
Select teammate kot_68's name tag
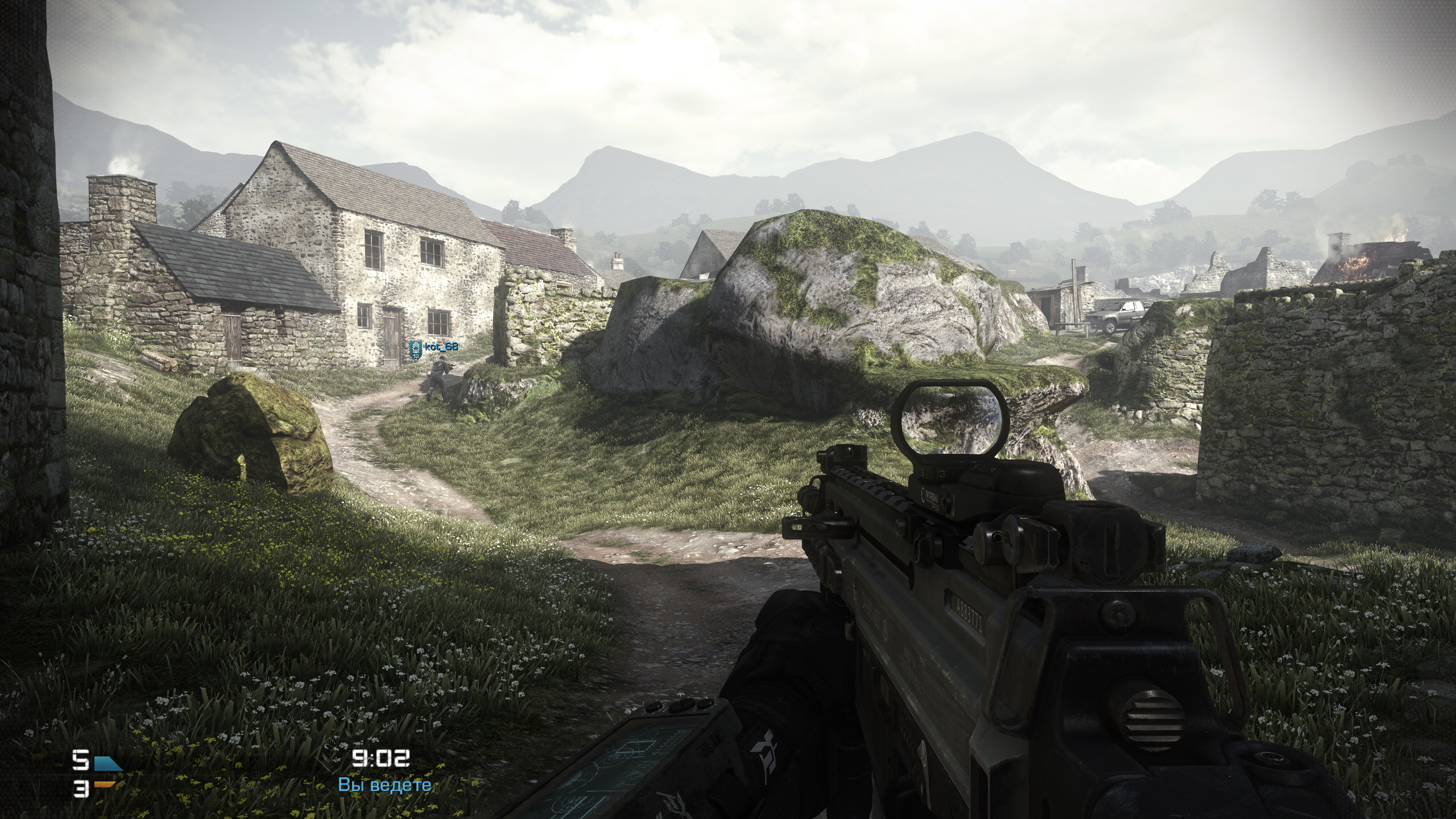(441, 346)
